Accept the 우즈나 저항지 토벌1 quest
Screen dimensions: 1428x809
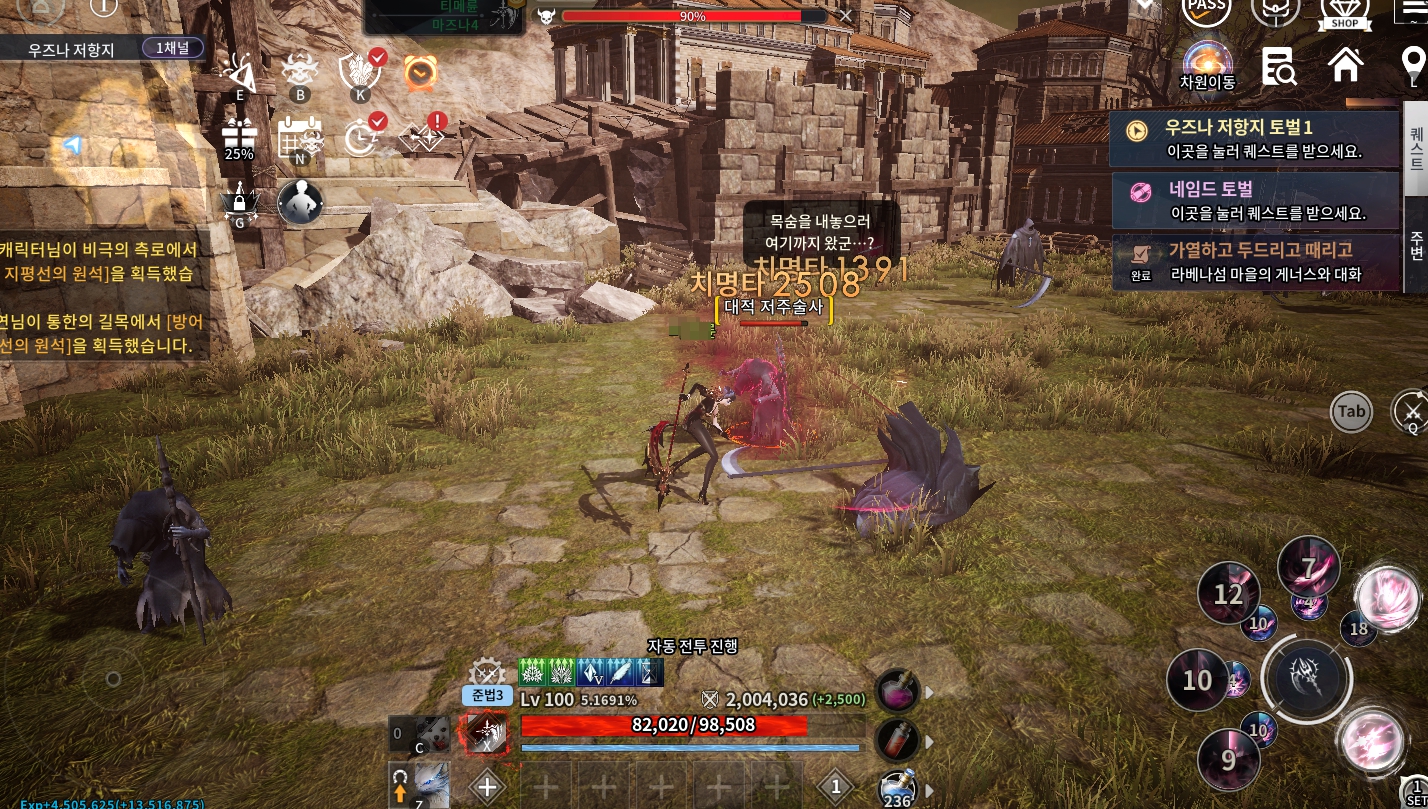tap(1254, 139)
